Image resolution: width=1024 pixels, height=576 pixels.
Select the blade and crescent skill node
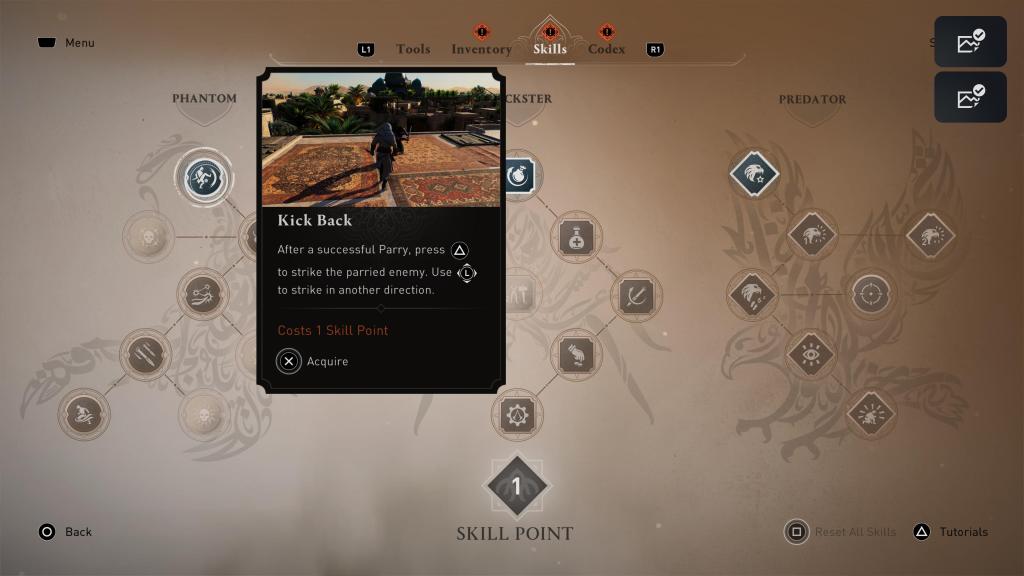click(x=636, y=295)
